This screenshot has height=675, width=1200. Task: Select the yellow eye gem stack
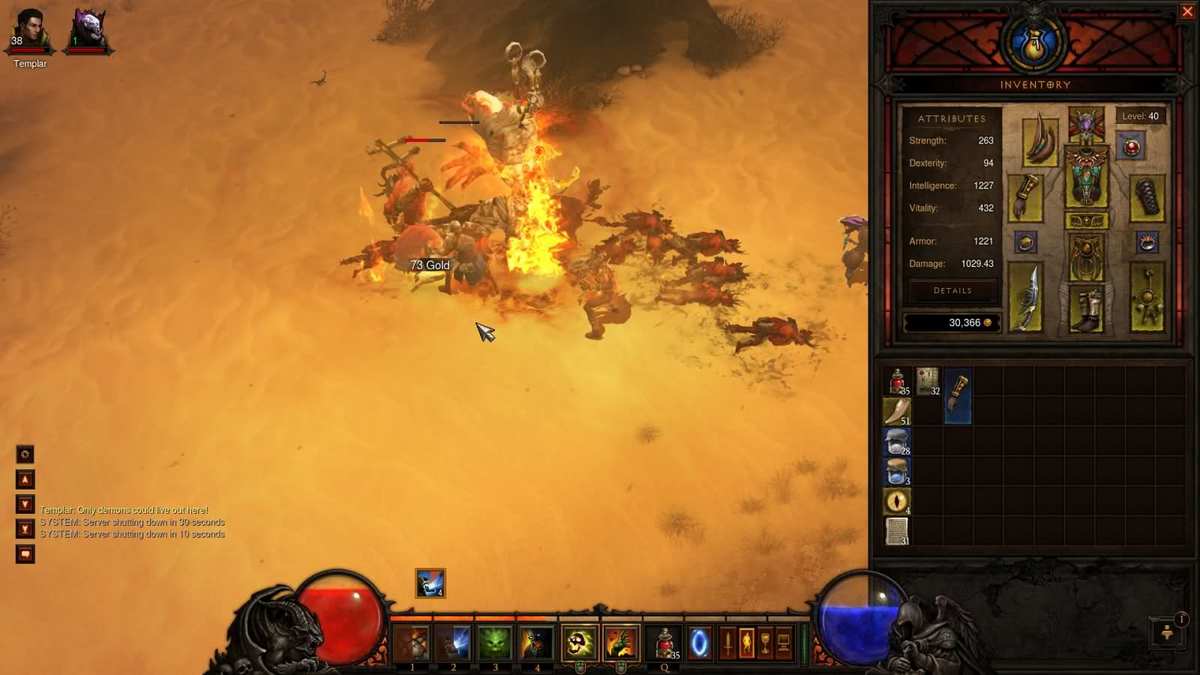[x=897, y=501]
